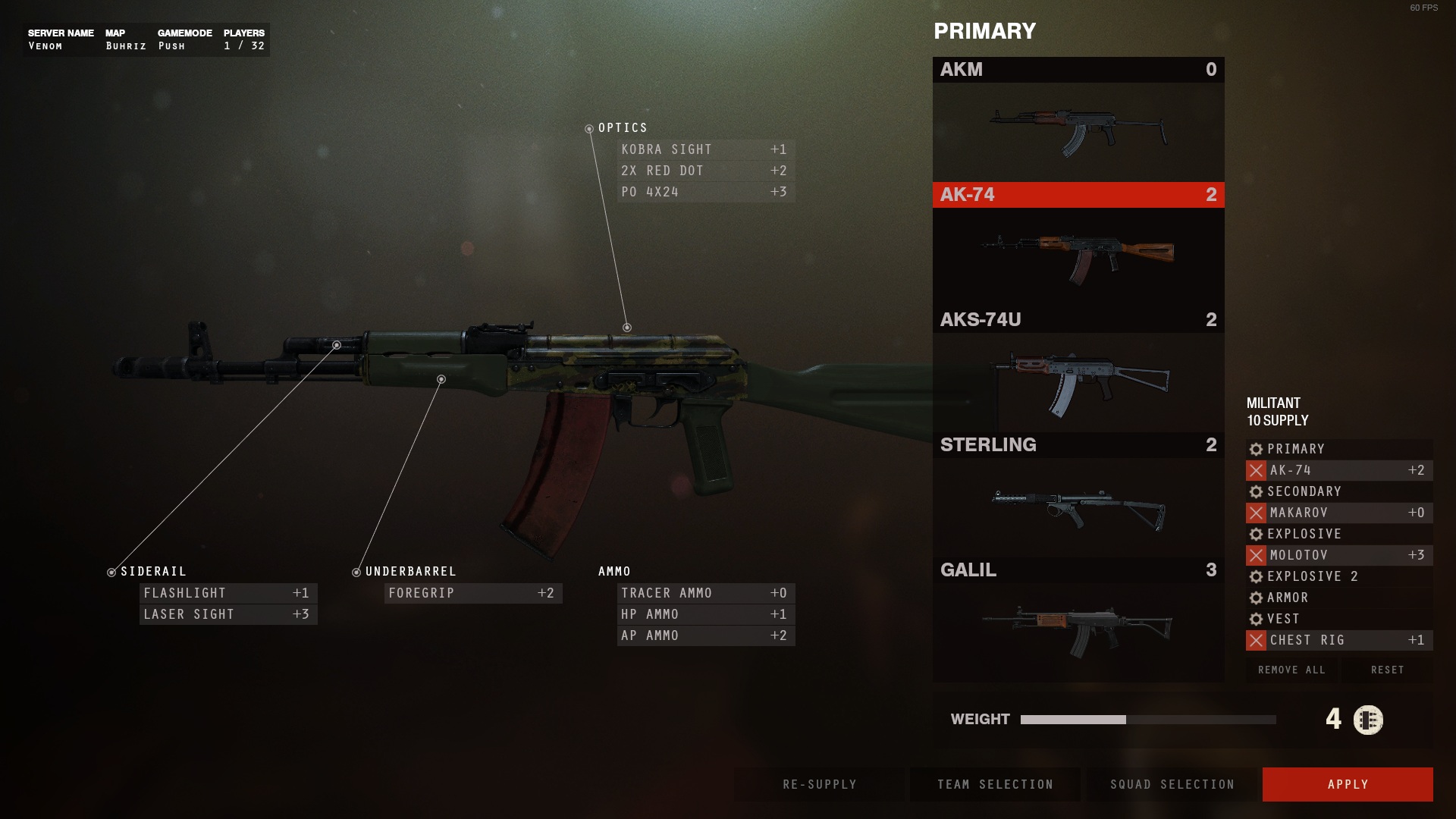Apply the current loadout
Image resolution: width=1456 pixels, height=819 pixels.
tap(1347, 784)
